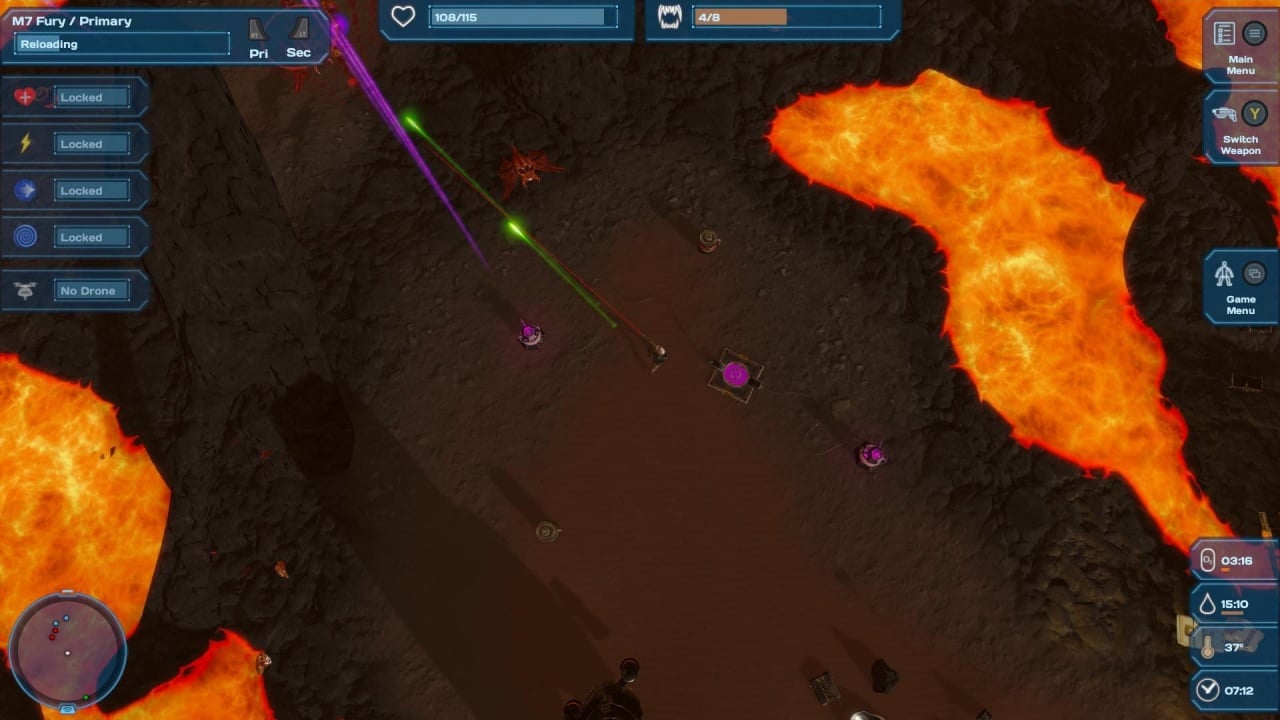The height and width of the screenshot is (720, 1280).
Task: Select the Pri primary ammo slot
Action: click(x=259, y=37)
